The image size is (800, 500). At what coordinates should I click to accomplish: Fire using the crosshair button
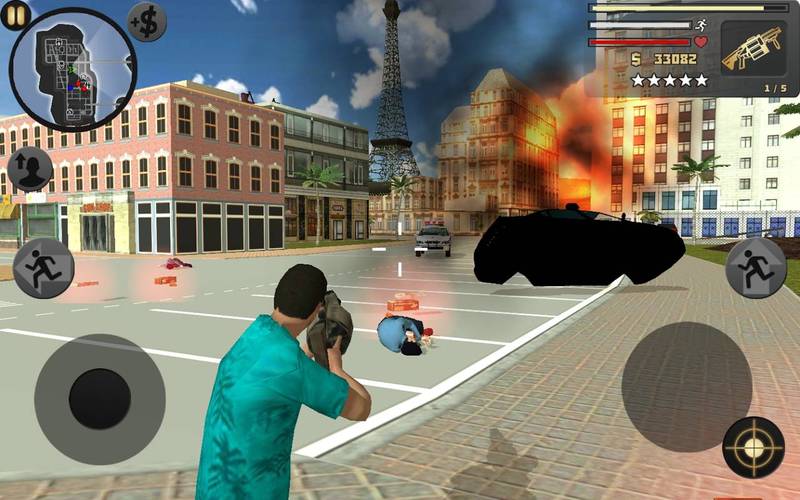(x=753, y=447)
